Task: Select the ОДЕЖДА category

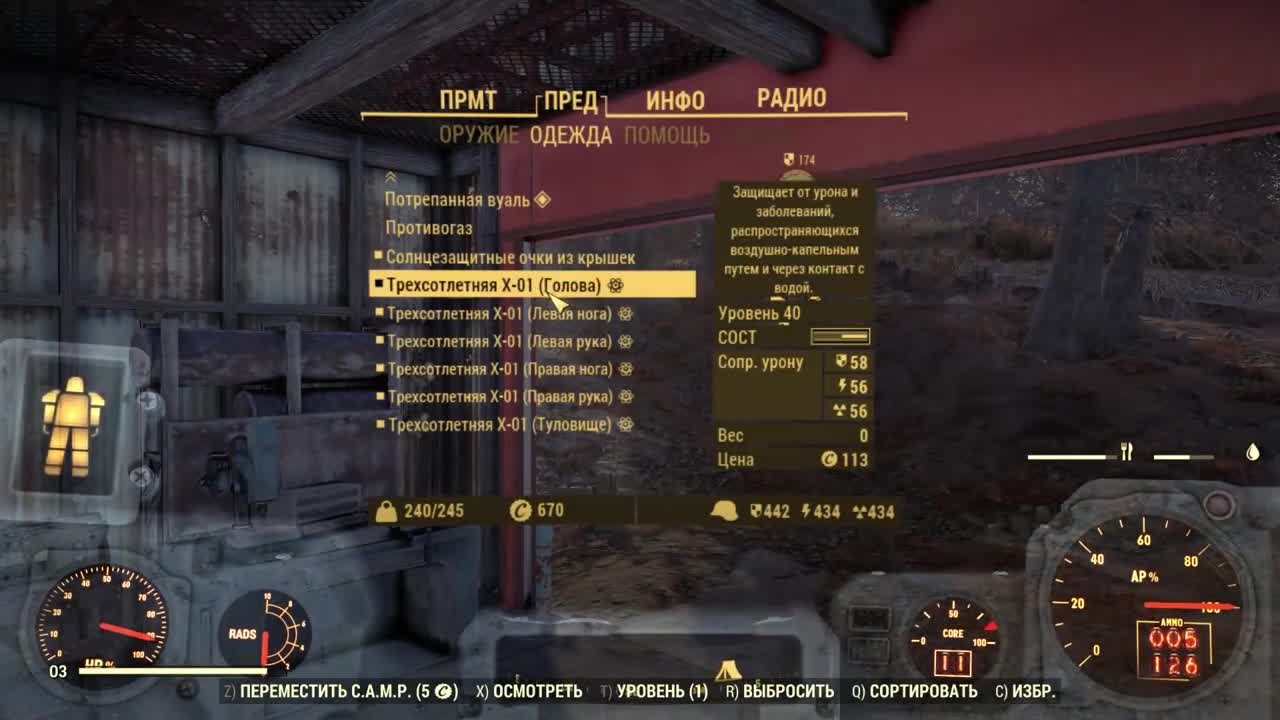Action: pyautogui.click(x=571, y=136)
